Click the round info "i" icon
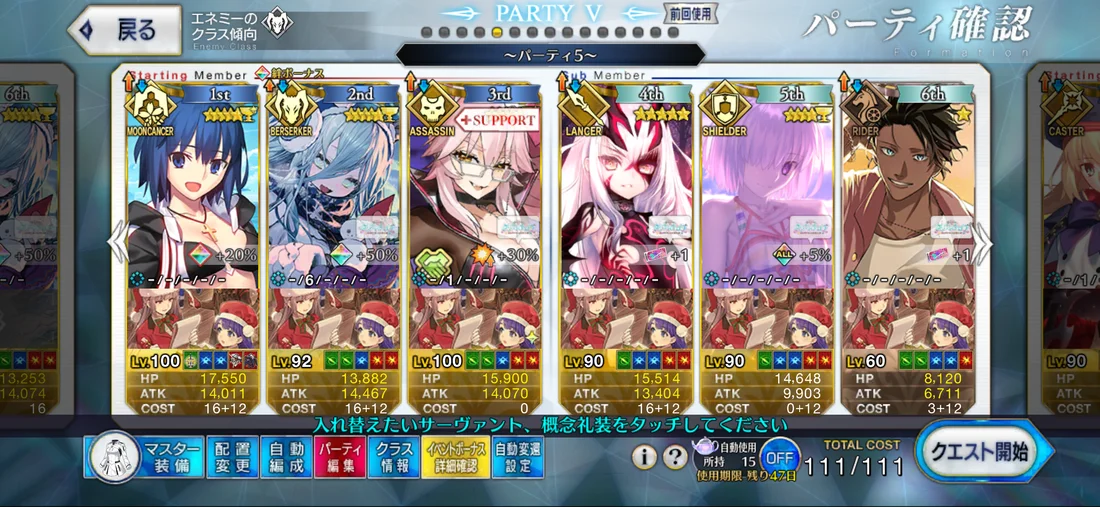 [647, 458]
